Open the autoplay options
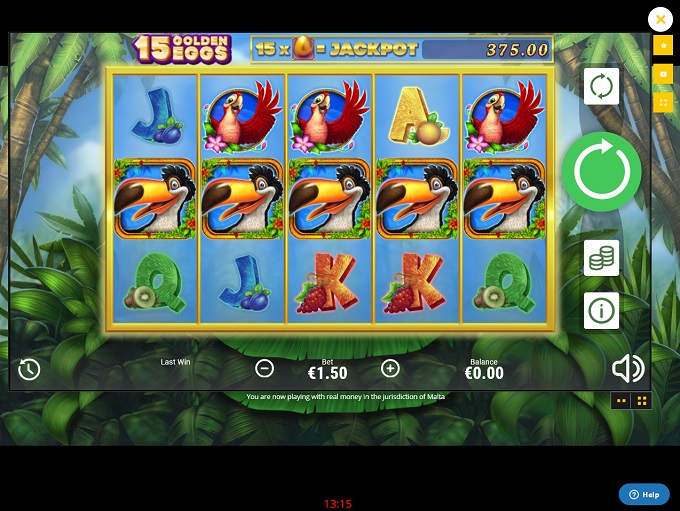This screenshot has height=511, width=680. coord(601,87)
